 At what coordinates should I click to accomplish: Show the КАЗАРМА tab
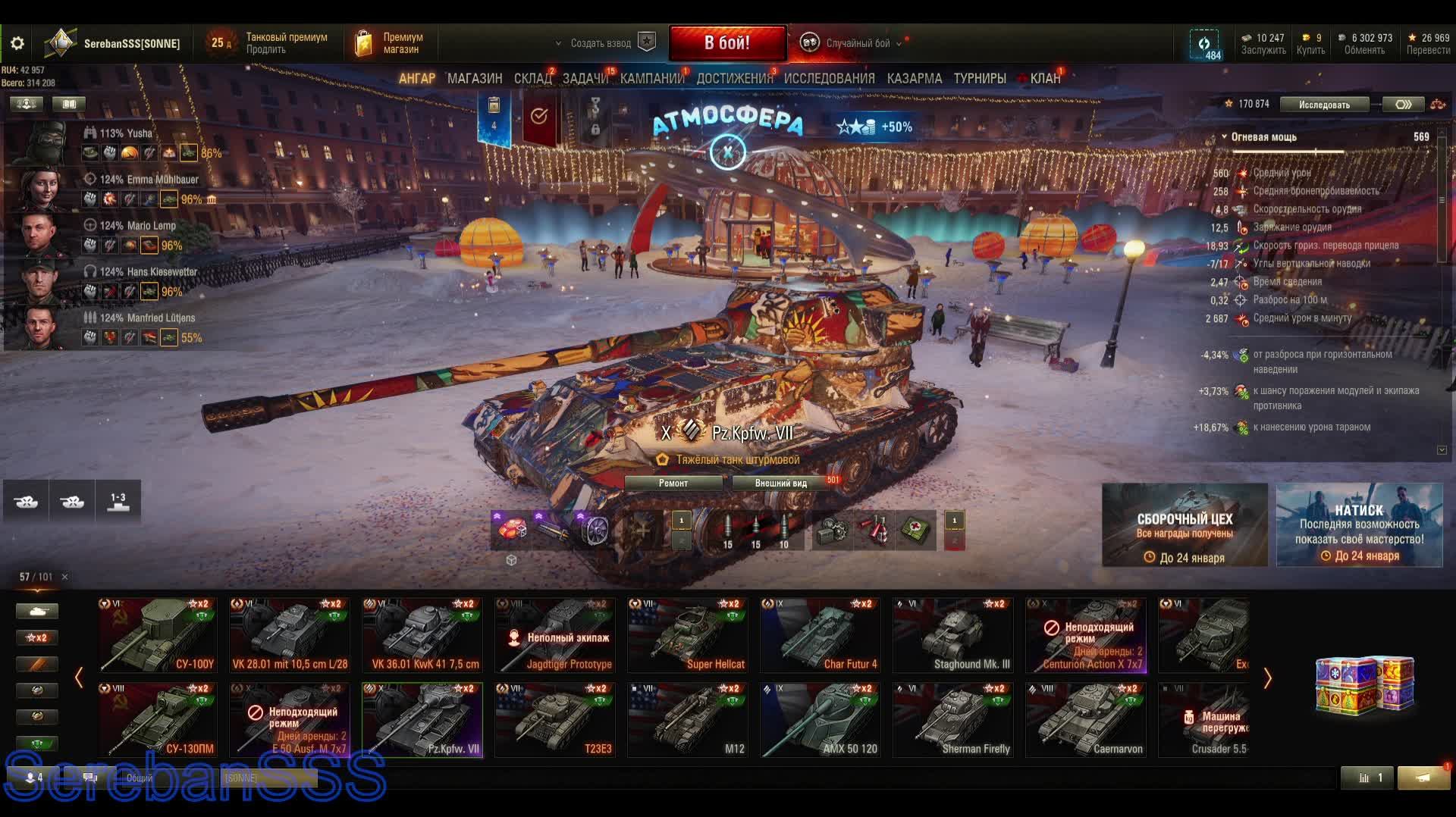click(914, 79)
